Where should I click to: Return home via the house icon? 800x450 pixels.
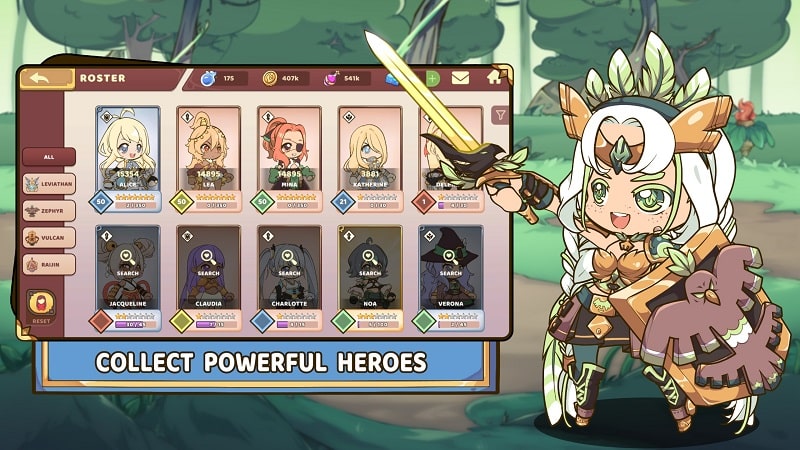pos(494,77)
